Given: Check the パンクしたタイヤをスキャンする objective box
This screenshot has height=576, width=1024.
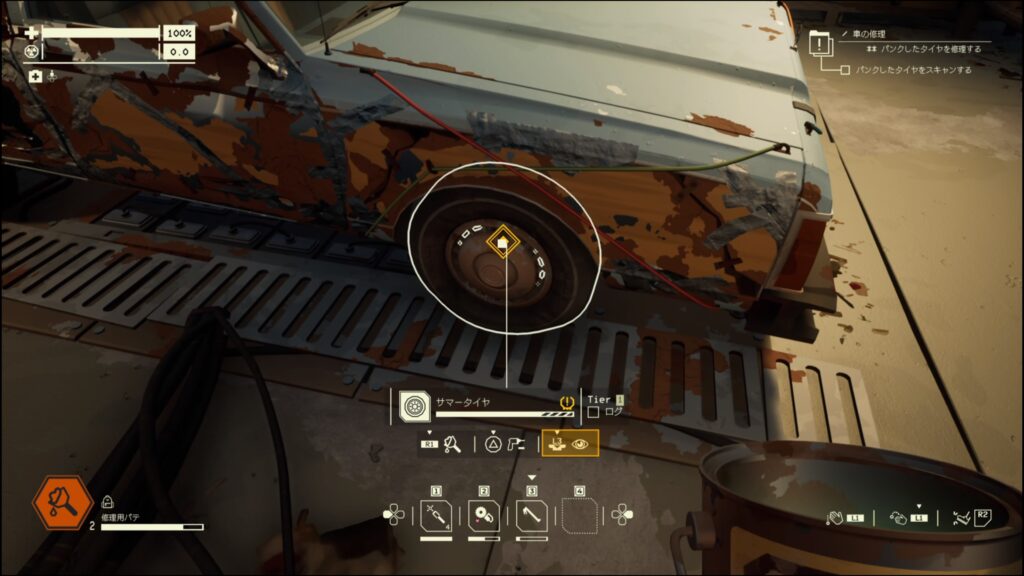Looking at the screenshot, I should 845,70.
